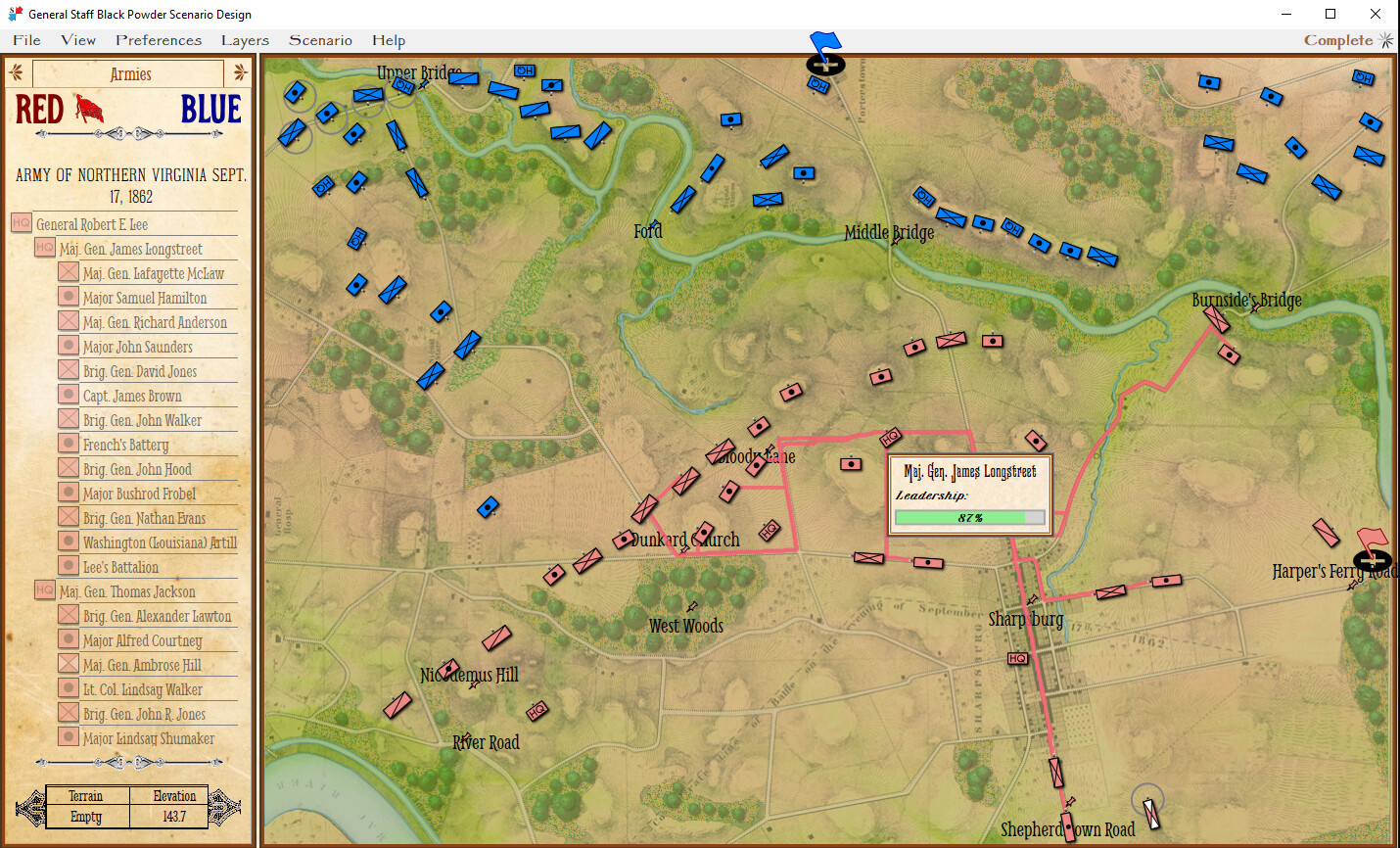
Task: Expand the panel using the right arrow icon
Action: coord(239,72)
